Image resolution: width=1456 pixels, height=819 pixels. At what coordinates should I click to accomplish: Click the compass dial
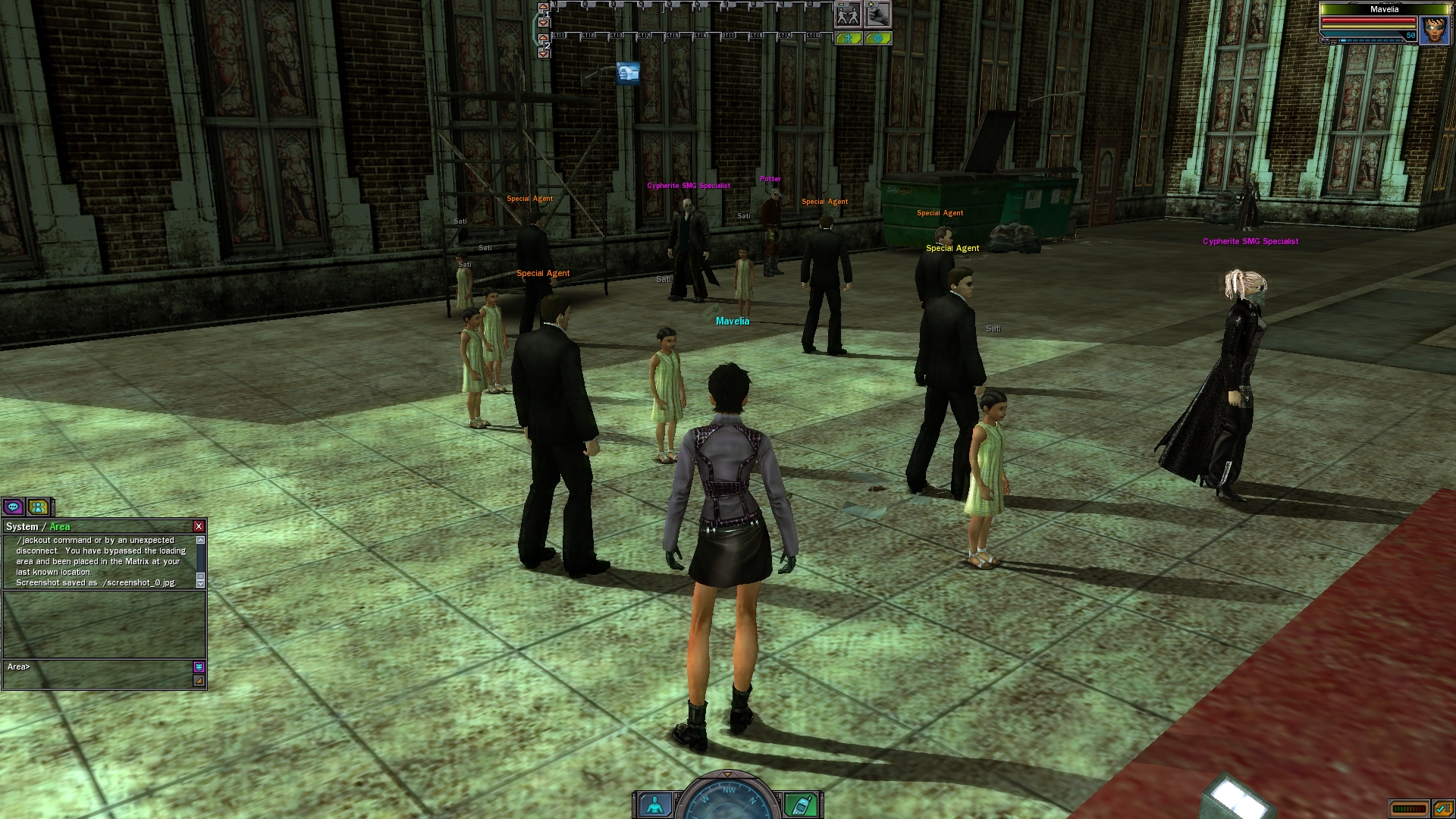point(728,798)
